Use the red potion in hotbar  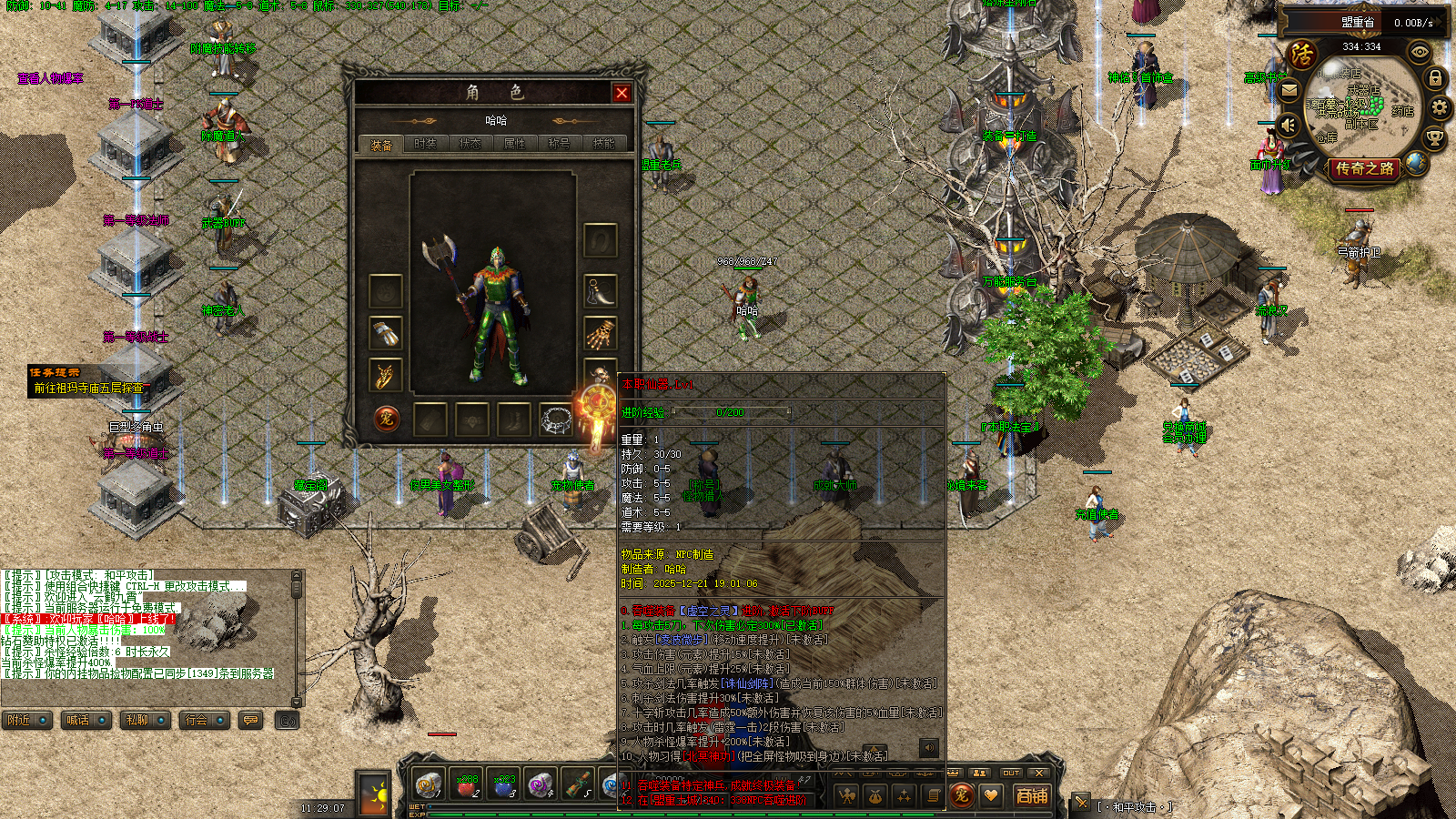click(x=466, y=785)
